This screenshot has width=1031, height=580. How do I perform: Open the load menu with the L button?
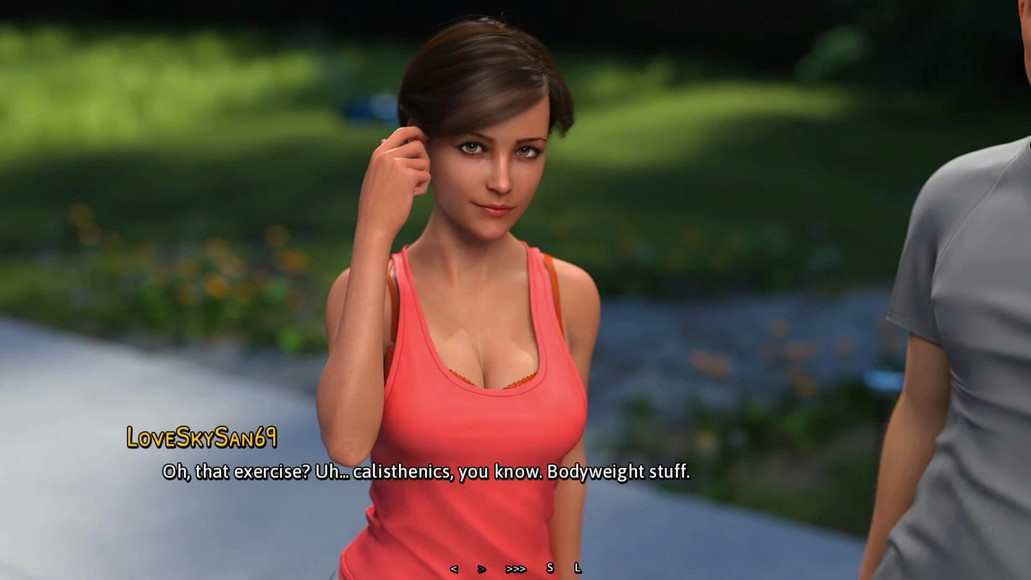577,568
